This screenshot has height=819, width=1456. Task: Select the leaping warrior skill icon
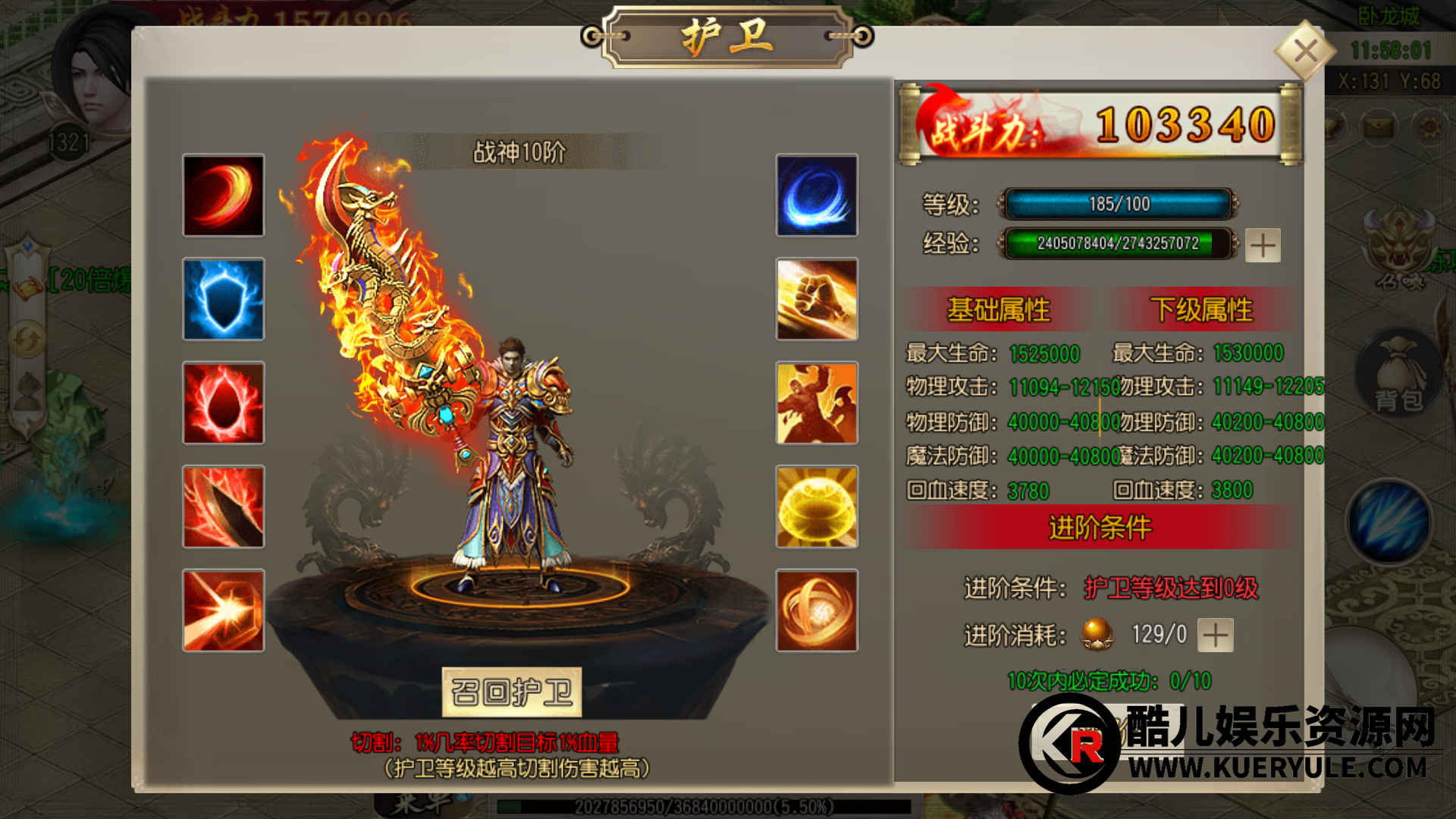817,403
